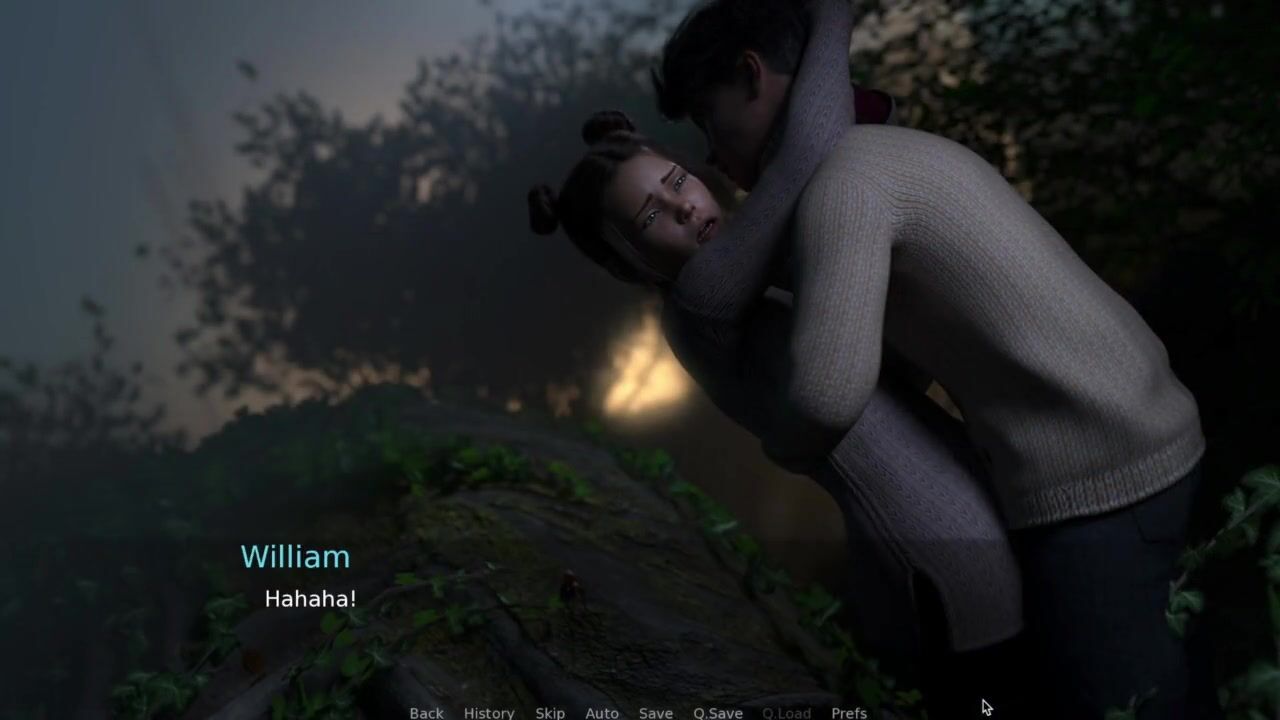Open the dialogue History log
Image resolution: width=1280 pixels, height=720 pixels.
tap(489, 712)
